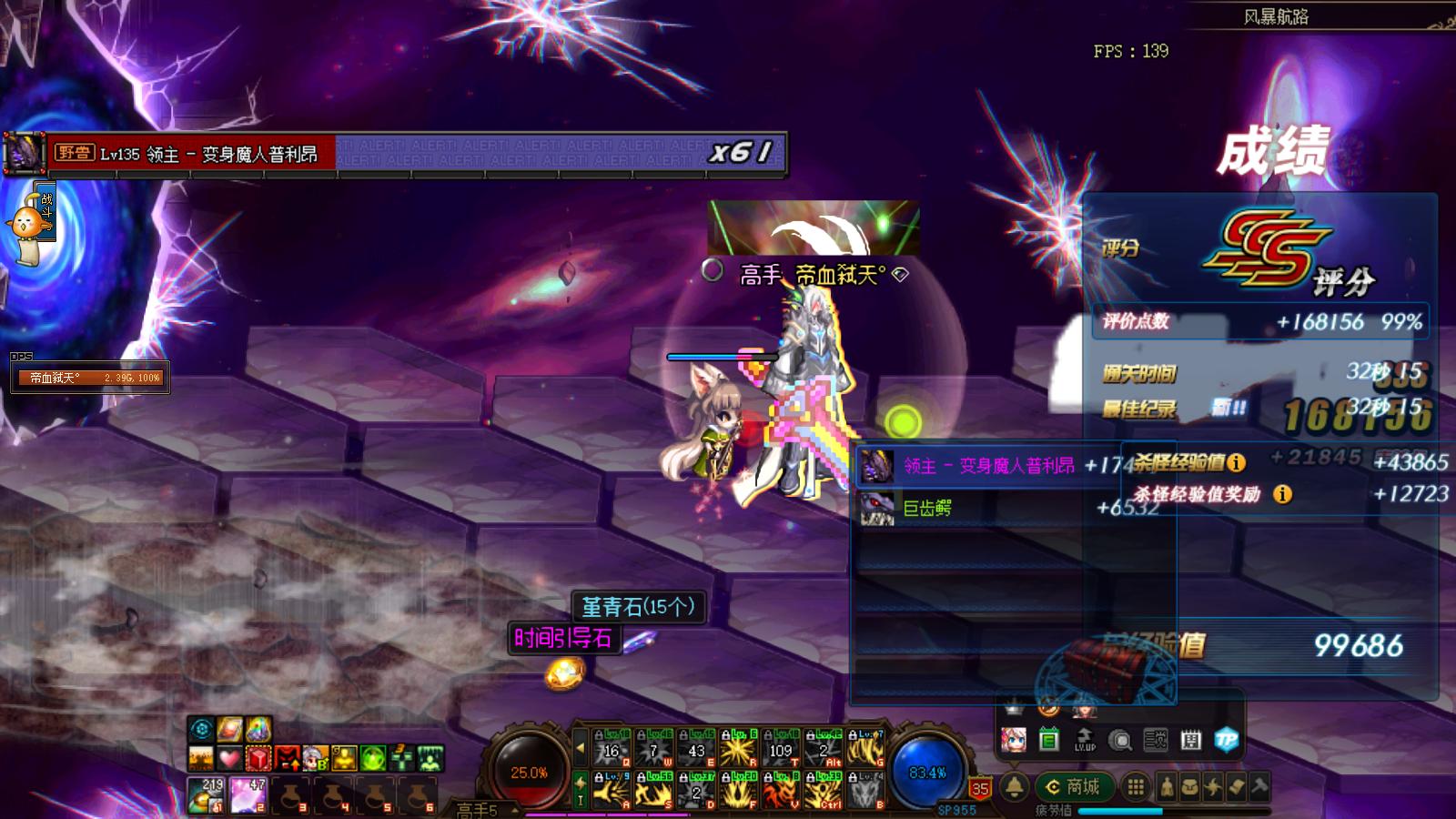This screenshot has height=819, width=1456.
Task: Toggle the skill bar arrow button
Action: (x=580, y=749)
